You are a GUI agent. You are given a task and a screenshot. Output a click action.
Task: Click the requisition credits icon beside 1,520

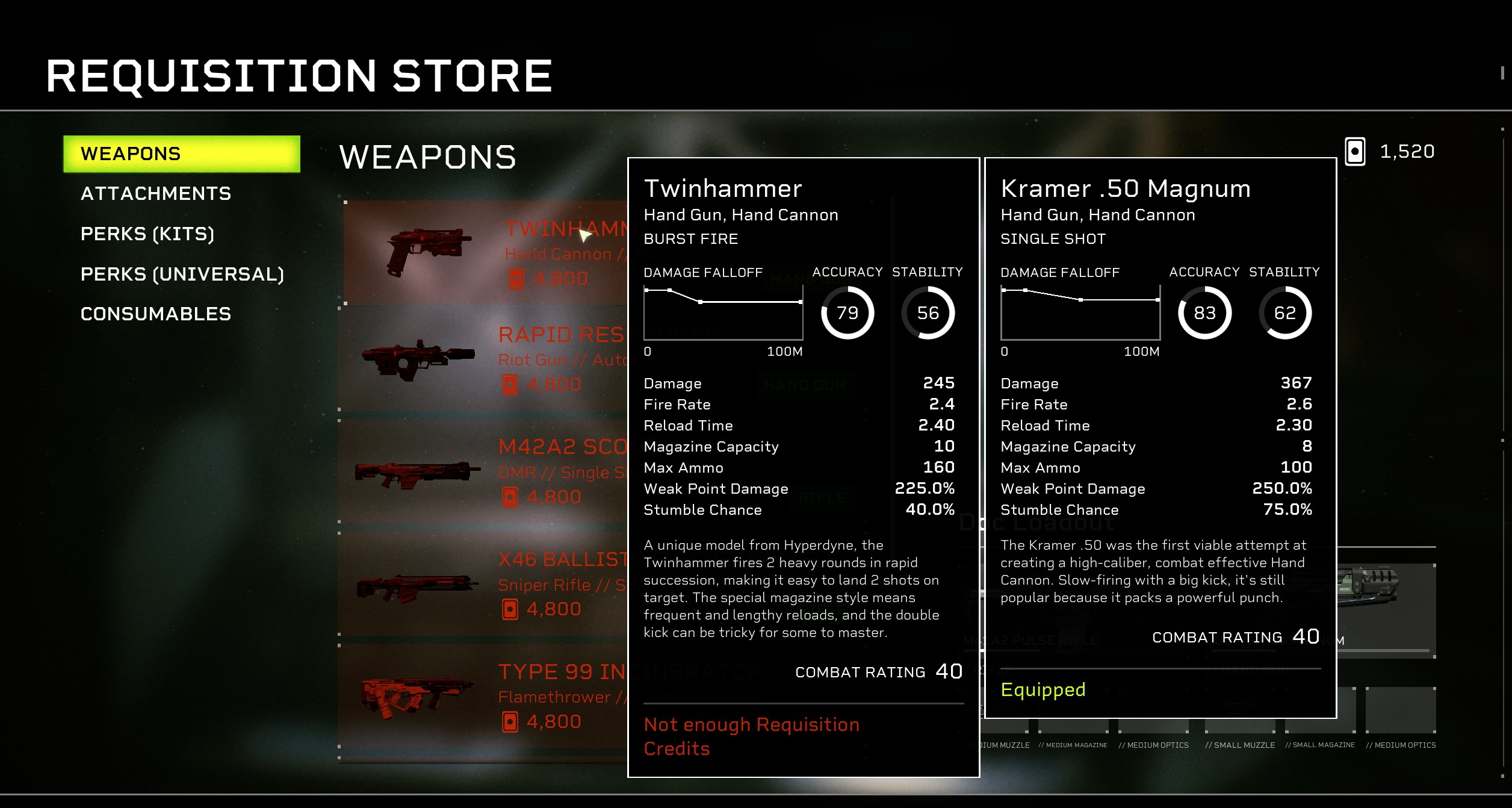[x=1354, y=151]
